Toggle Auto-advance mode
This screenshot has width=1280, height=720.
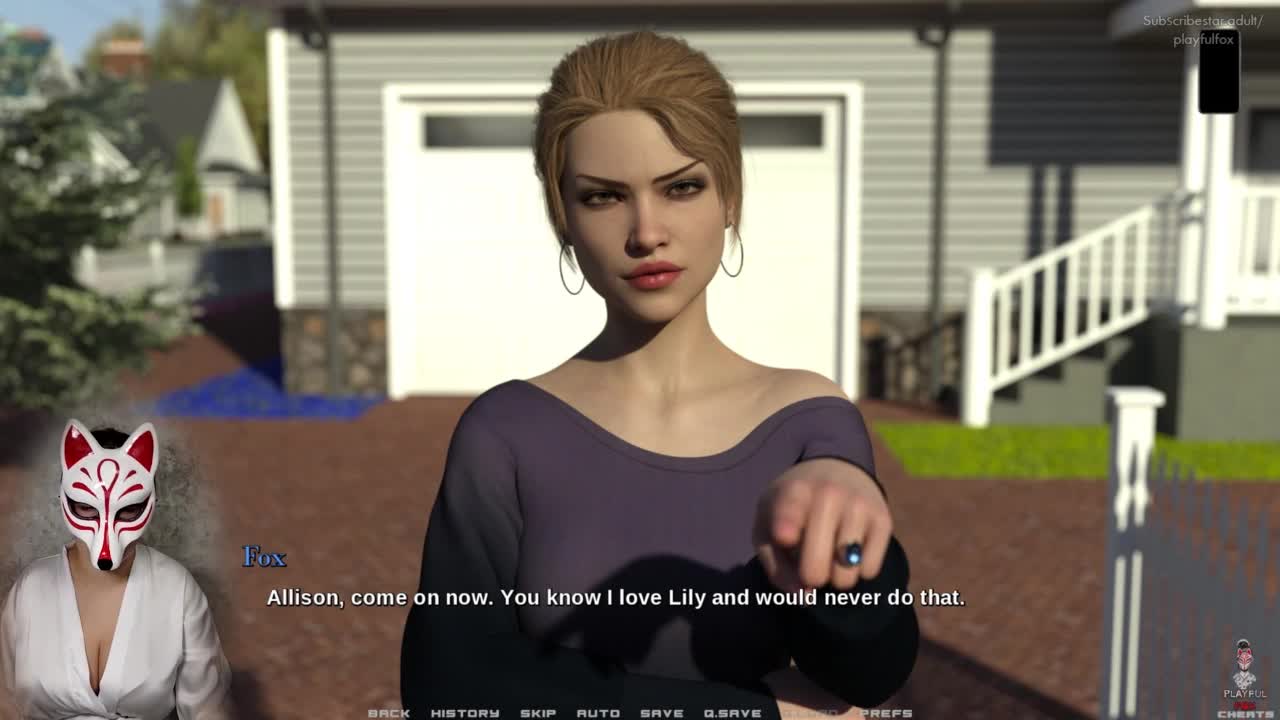coord(598,713)
